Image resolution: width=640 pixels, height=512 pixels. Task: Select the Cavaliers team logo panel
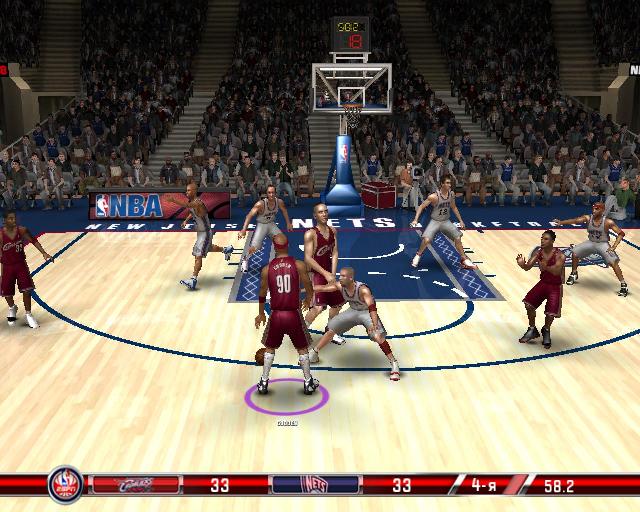coord(134,486)
